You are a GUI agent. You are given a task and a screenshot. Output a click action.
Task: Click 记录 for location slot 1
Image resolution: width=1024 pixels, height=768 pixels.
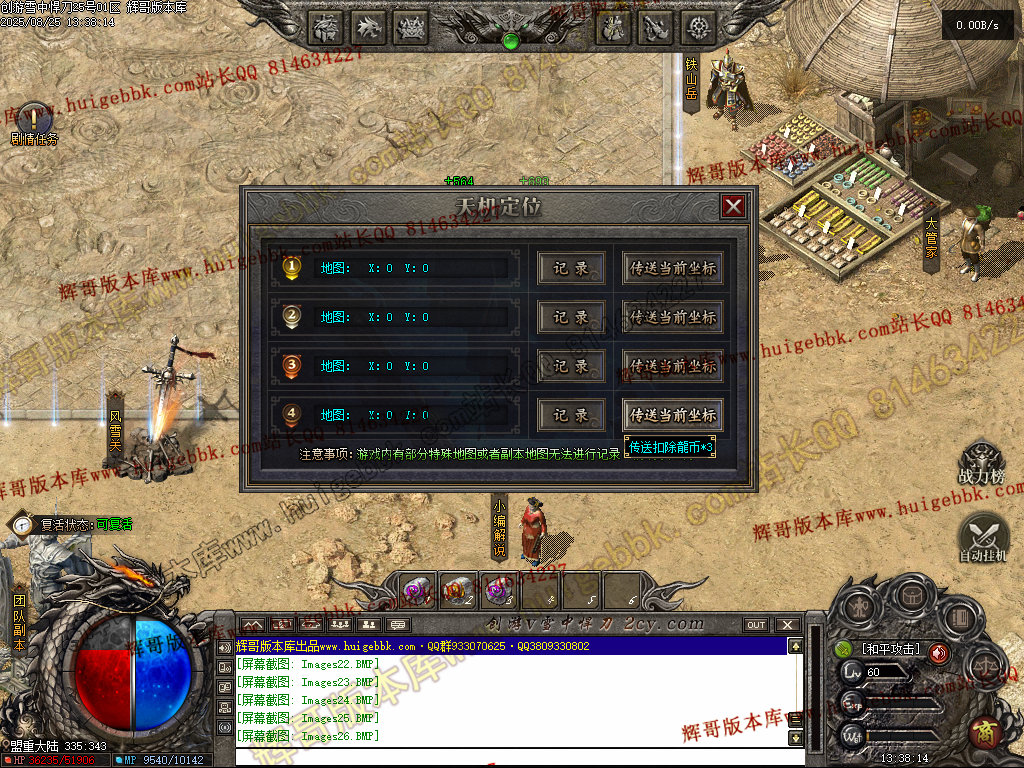click(571, 268)
